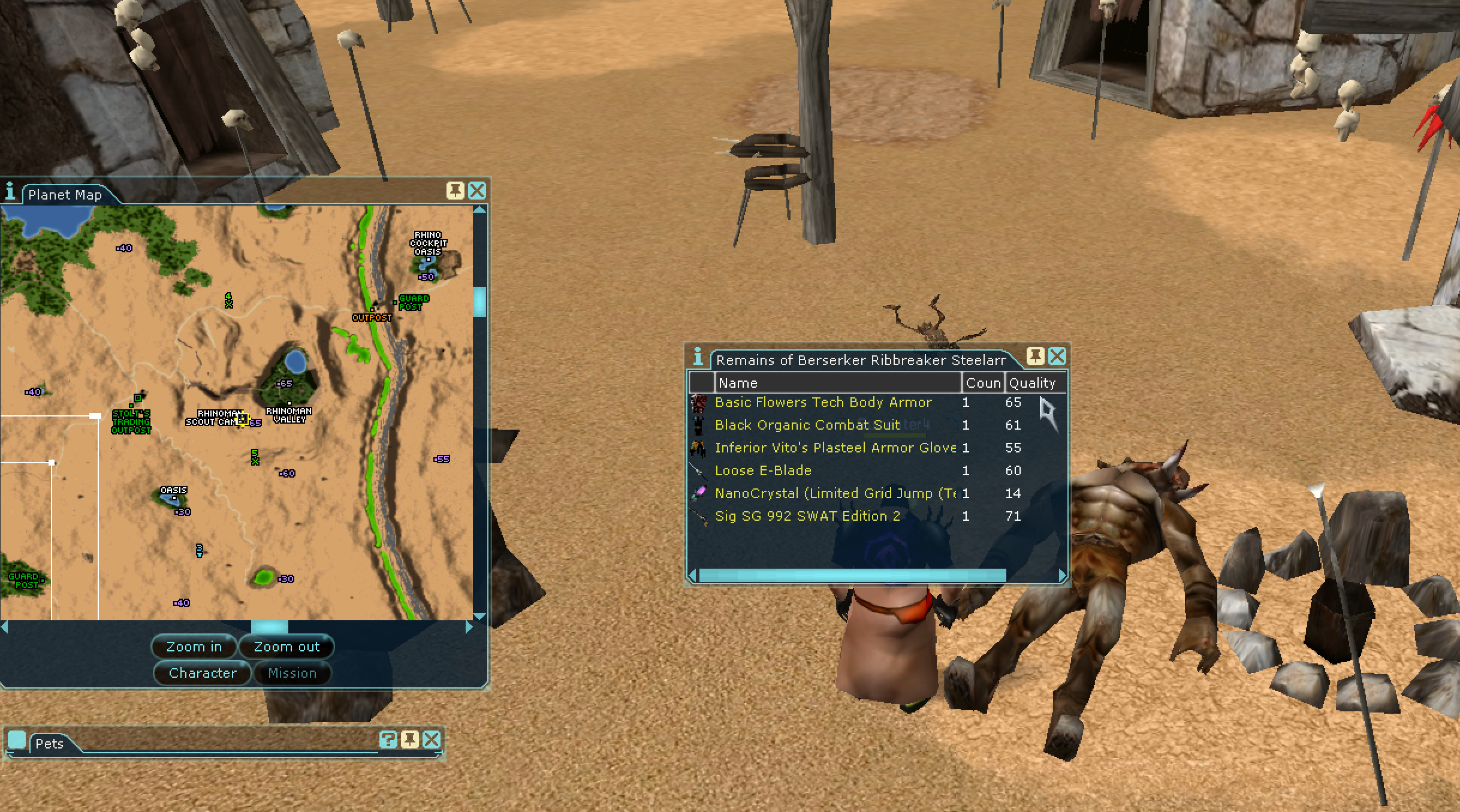Open help for the Pets window

click(388, 739)
